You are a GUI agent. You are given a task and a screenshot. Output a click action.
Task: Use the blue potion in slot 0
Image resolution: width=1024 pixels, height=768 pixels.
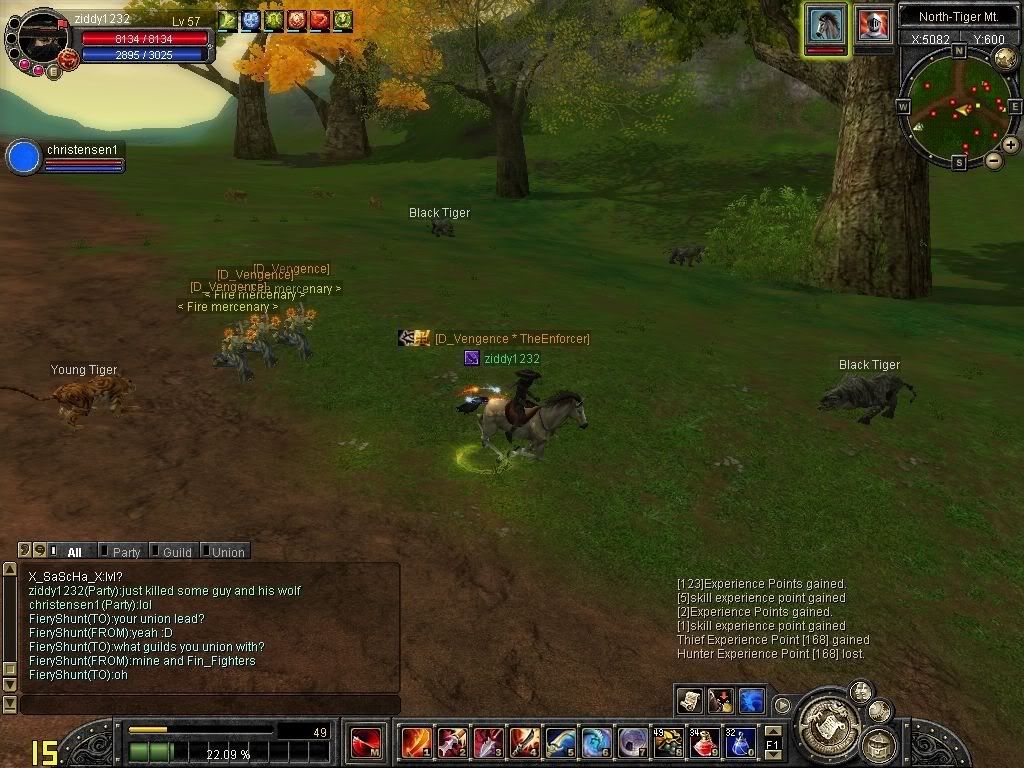coord(741,742)
